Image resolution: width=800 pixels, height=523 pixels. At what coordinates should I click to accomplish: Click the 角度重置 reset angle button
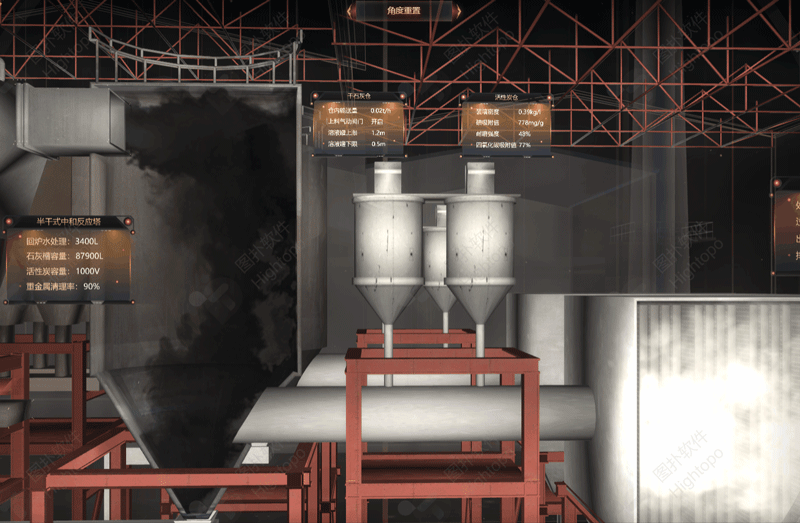coord(402,11)
